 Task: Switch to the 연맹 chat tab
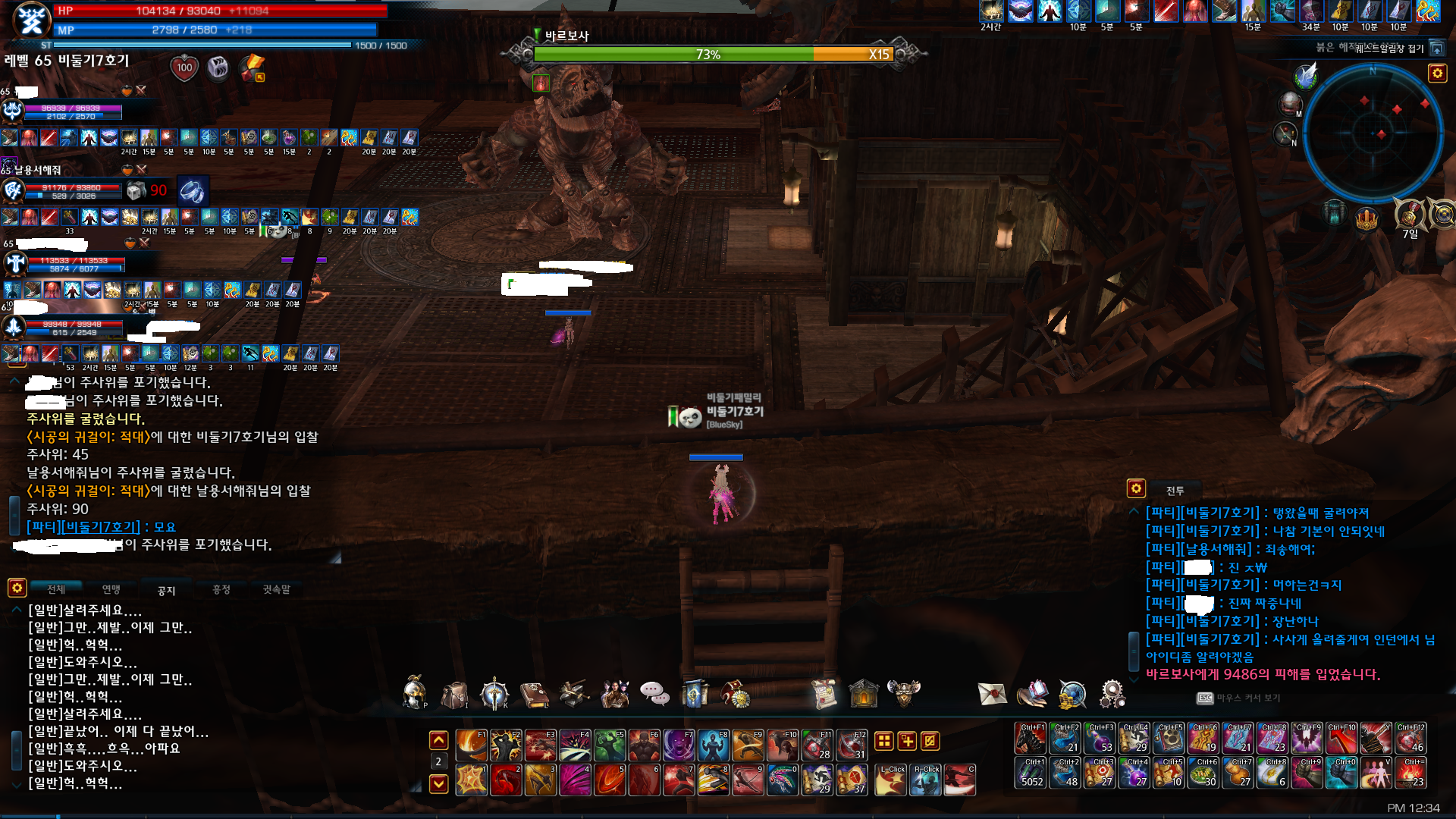(x=111, y=589)
